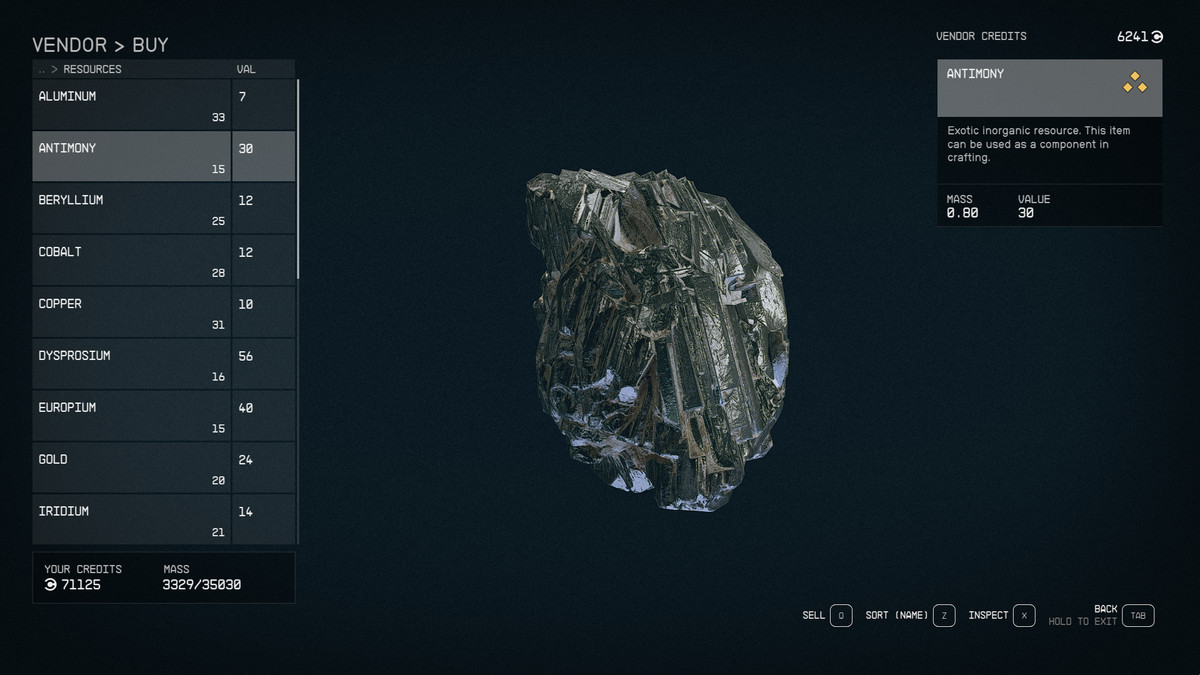Choose the Dysprosium listing
The image size is (1200, 675).
click(132, 364)
